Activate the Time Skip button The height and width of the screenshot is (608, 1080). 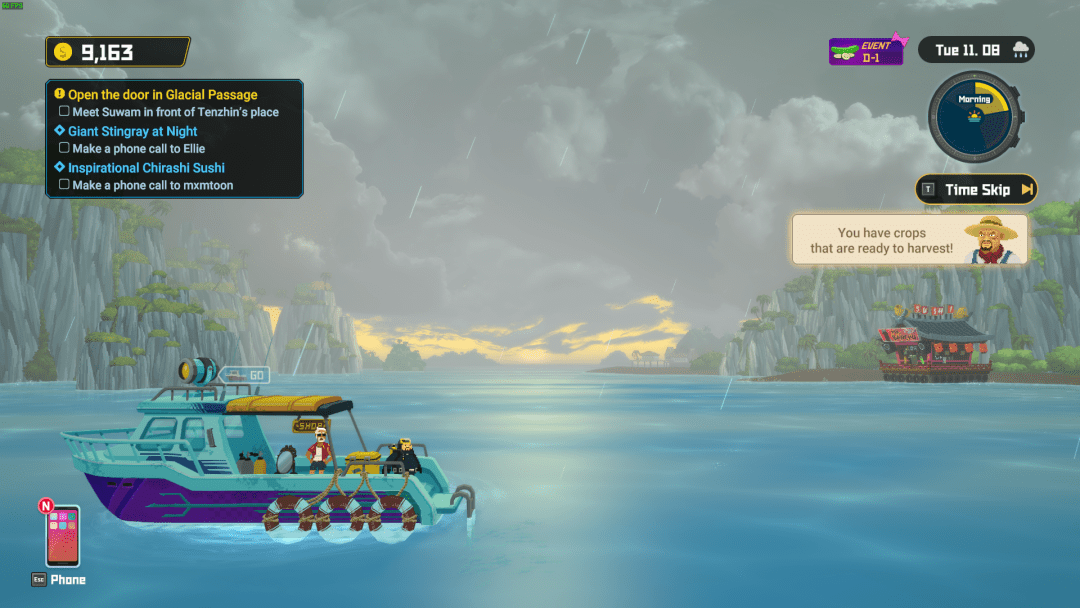[x=976, y=189]
